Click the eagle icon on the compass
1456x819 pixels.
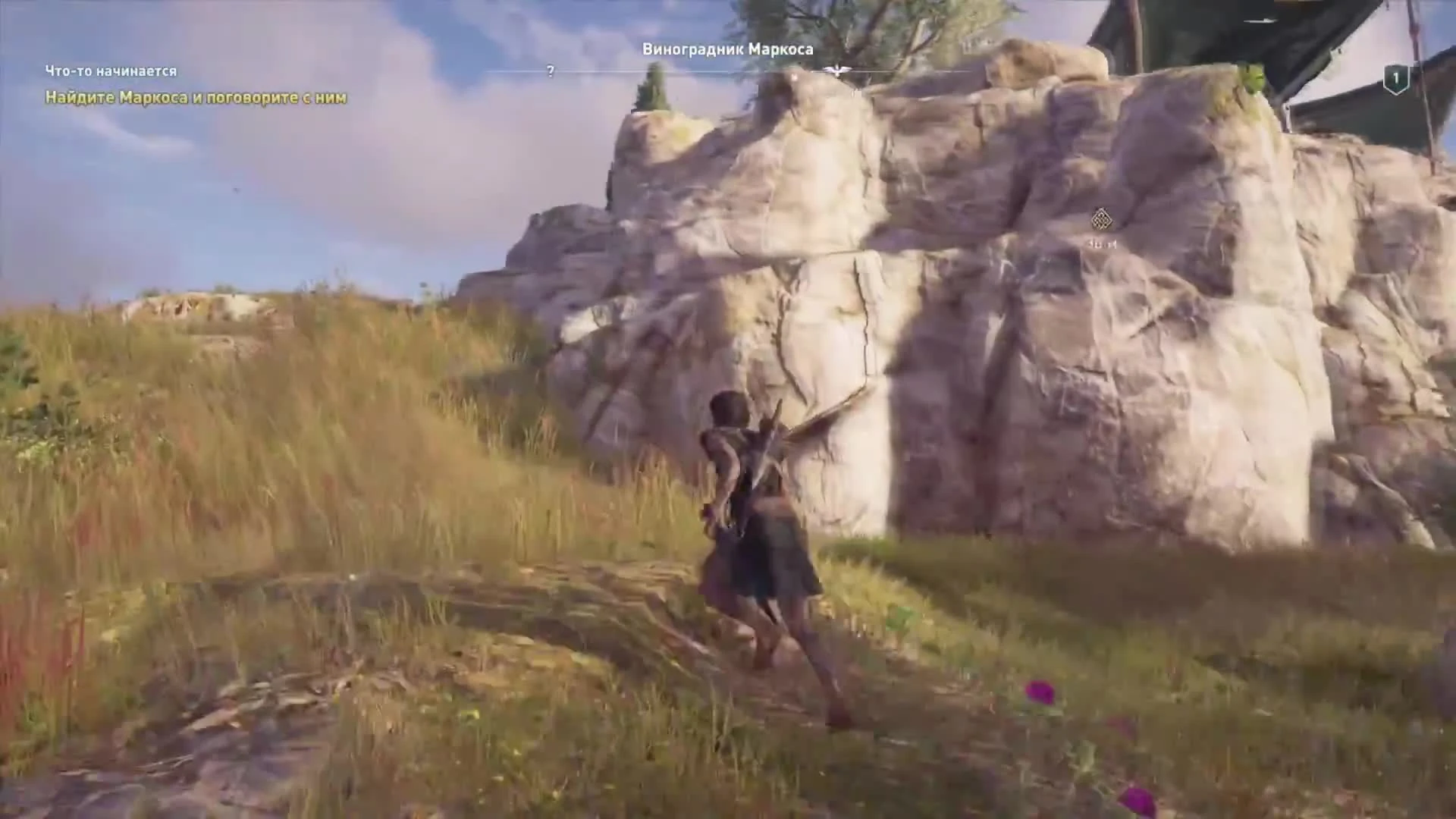836,67
